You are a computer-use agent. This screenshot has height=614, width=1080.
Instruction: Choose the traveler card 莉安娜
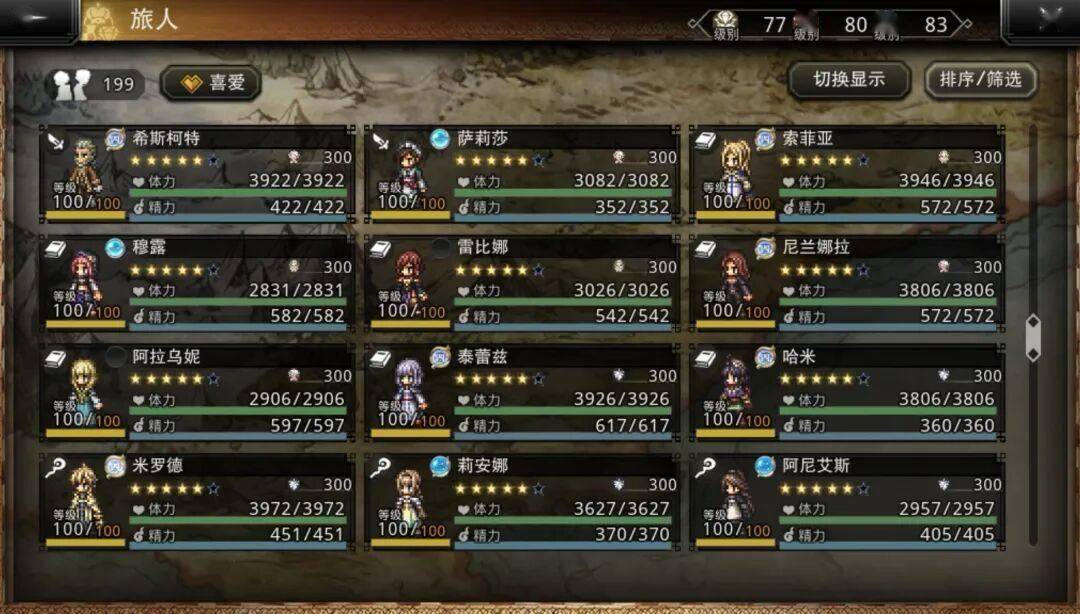522,500
